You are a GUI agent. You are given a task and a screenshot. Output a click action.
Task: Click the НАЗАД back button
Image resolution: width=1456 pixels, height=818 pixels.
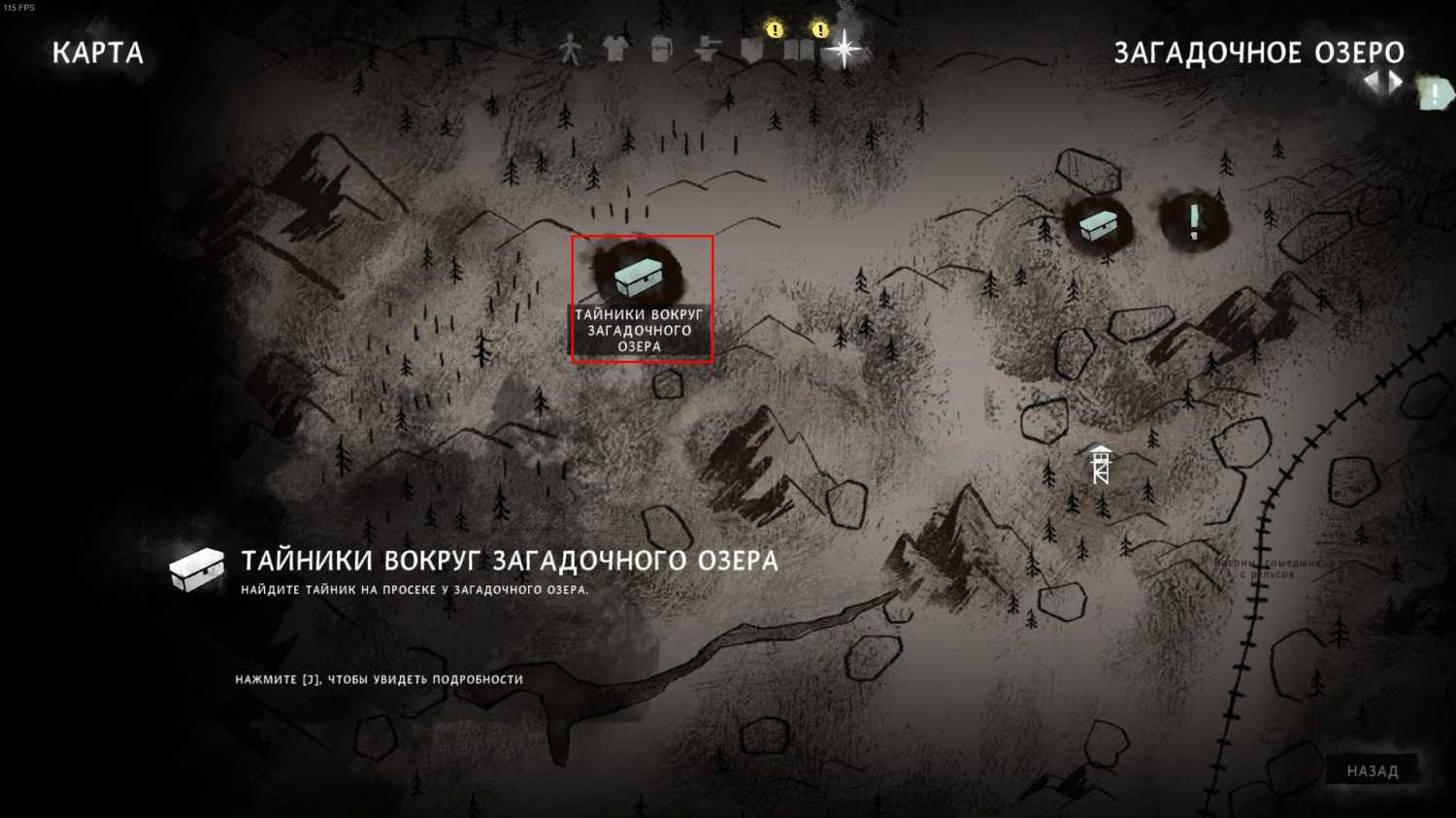pos(1373,771)
